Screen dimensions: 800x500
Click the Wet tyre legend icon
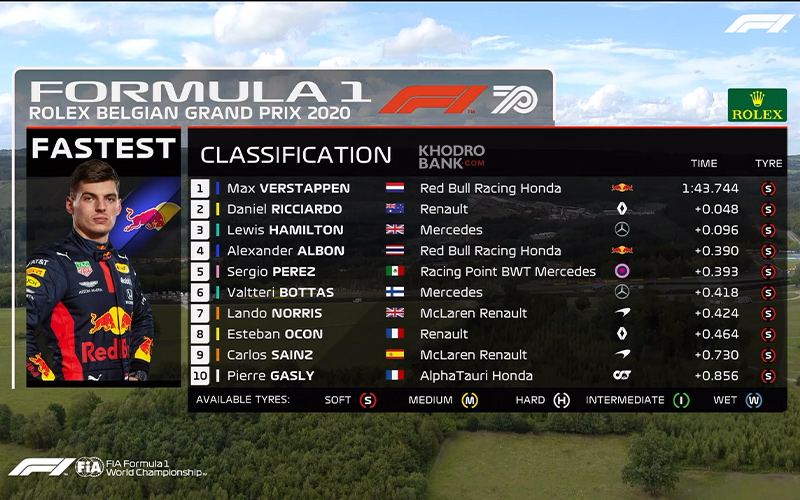[753, 400]
